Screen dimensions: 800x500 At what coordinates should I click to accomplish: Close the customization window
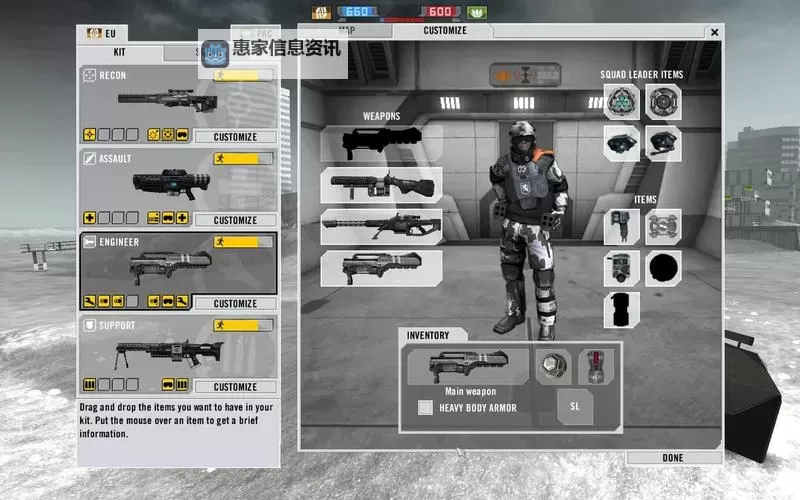click(x=714, y=32)
